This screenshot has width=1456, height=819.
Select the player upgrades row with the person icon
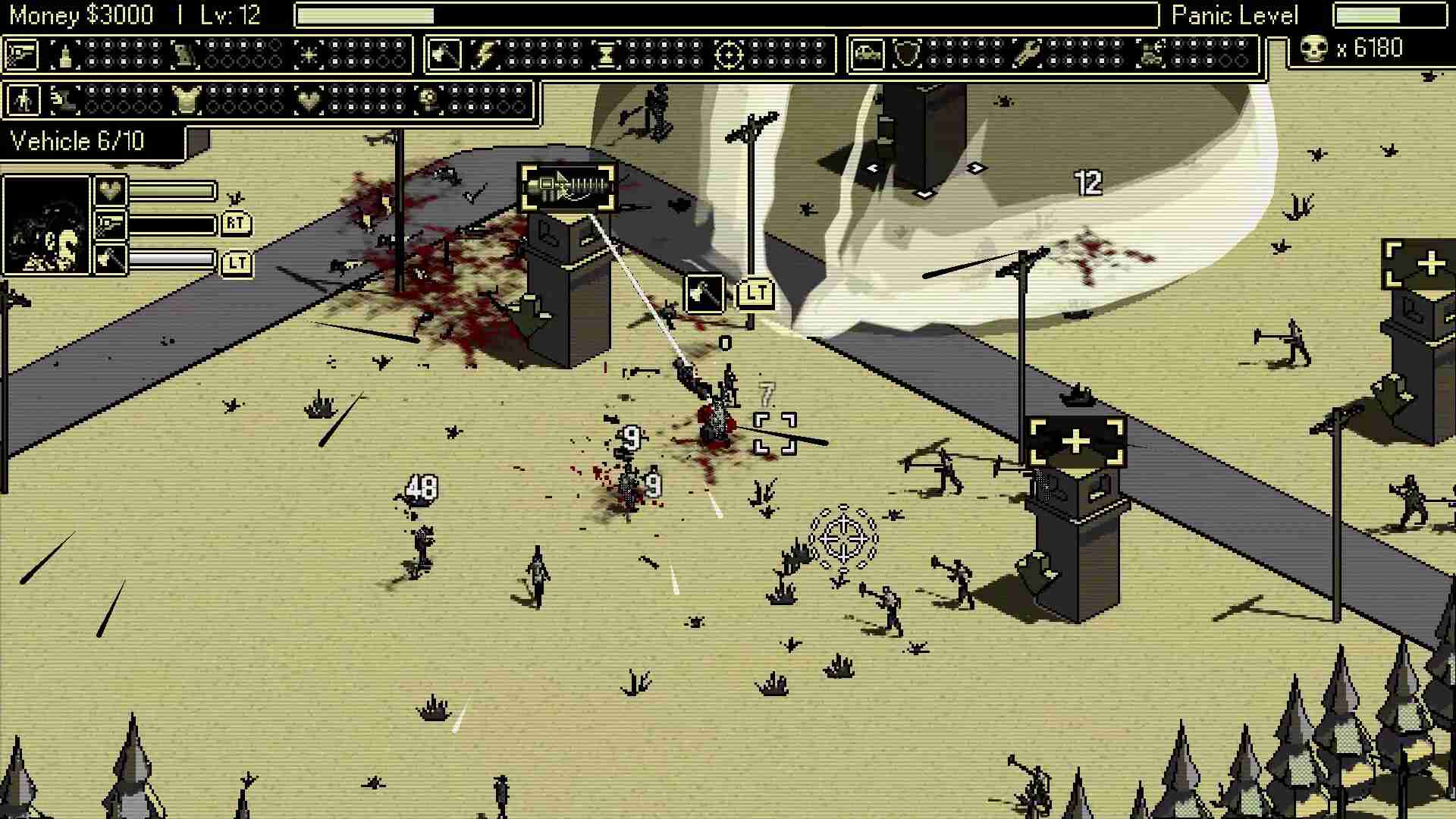[23, 100]
